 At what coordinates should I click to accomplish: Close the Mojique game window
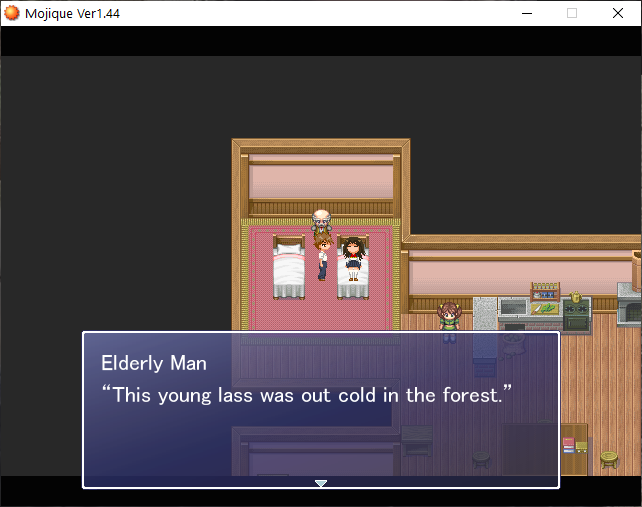[617, 13]
